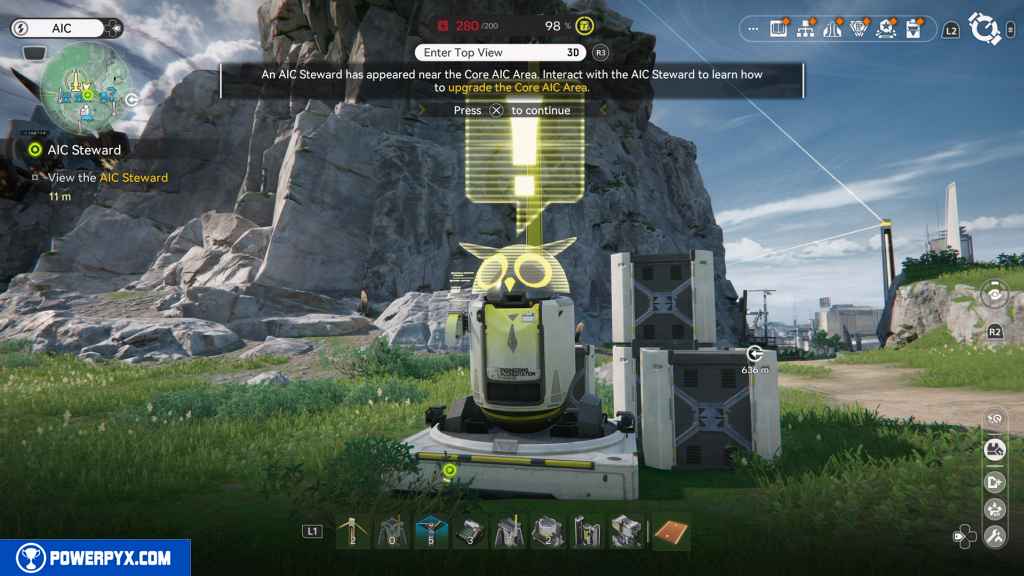The width and height of the screenshot is (1024, 576).
Task: Select the AIC Steward quest tracker
Action: click(84, 150)
